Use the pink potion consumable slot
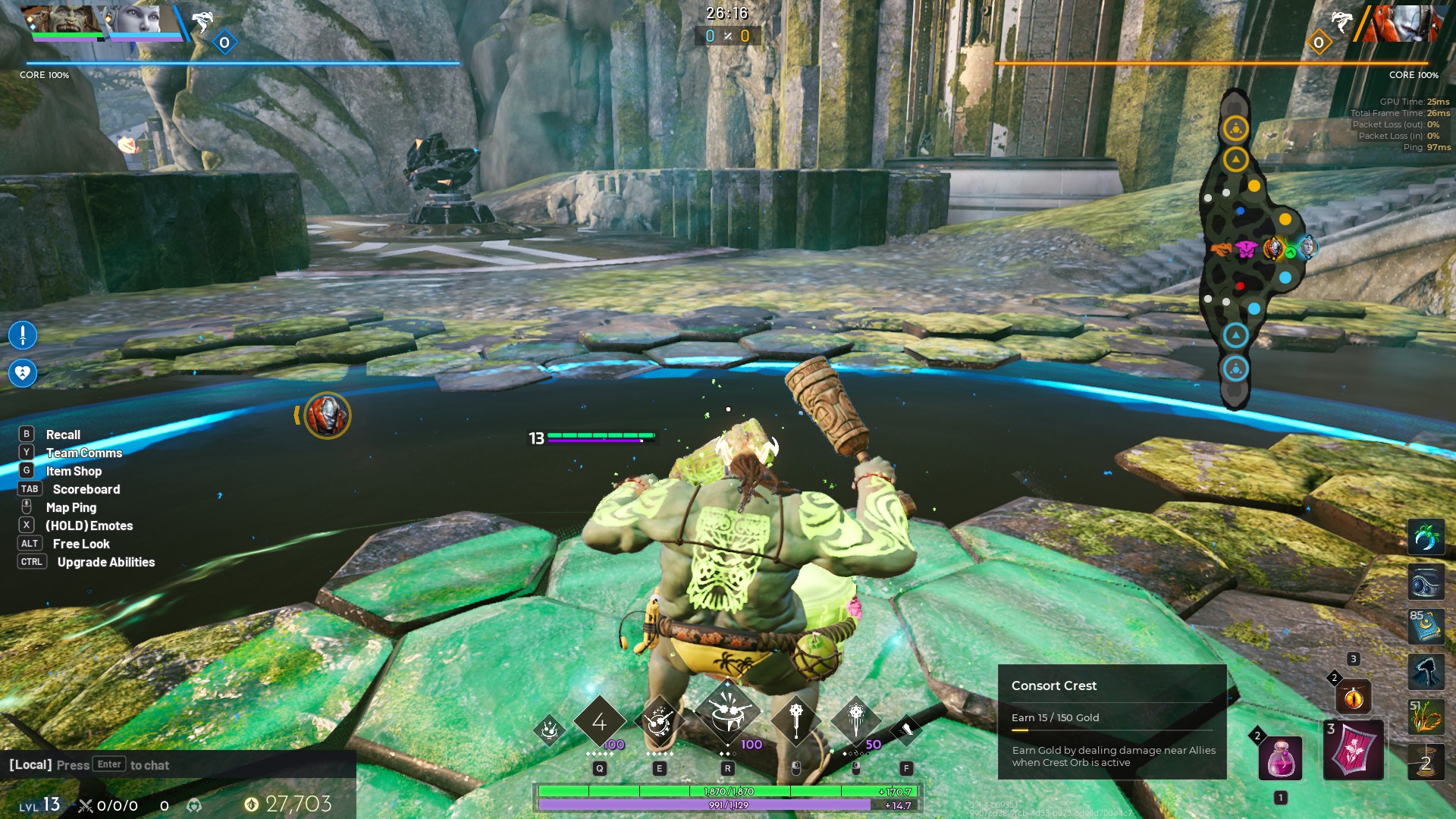Image resolution: width=1456 pixels, height=819 pixels. (x=1280, y=758)
